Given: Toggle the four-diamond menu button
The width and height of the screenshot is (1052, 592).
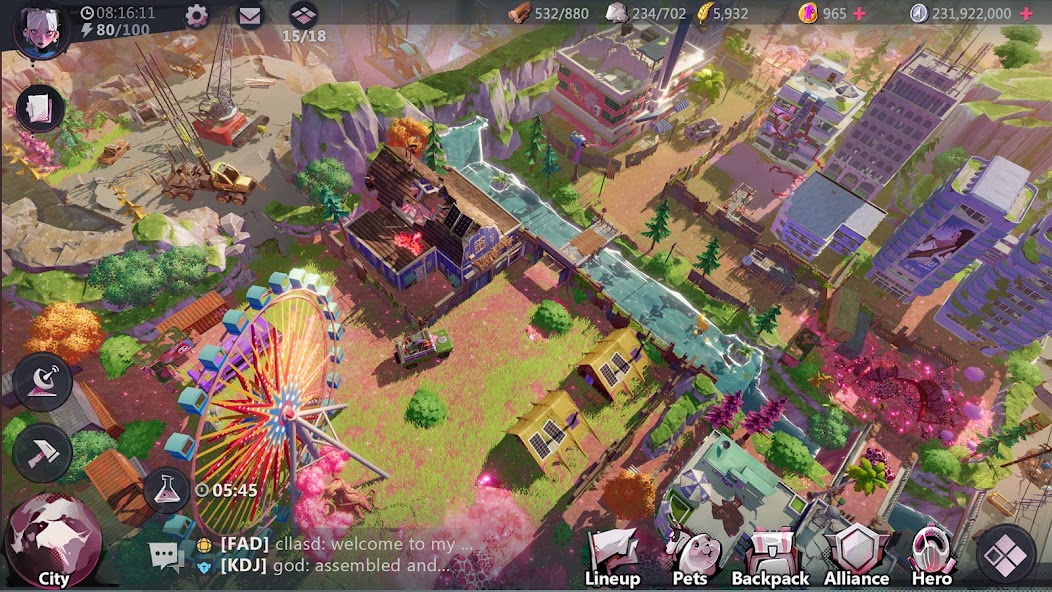Looking at the screenshot, I should (1005, 553).
